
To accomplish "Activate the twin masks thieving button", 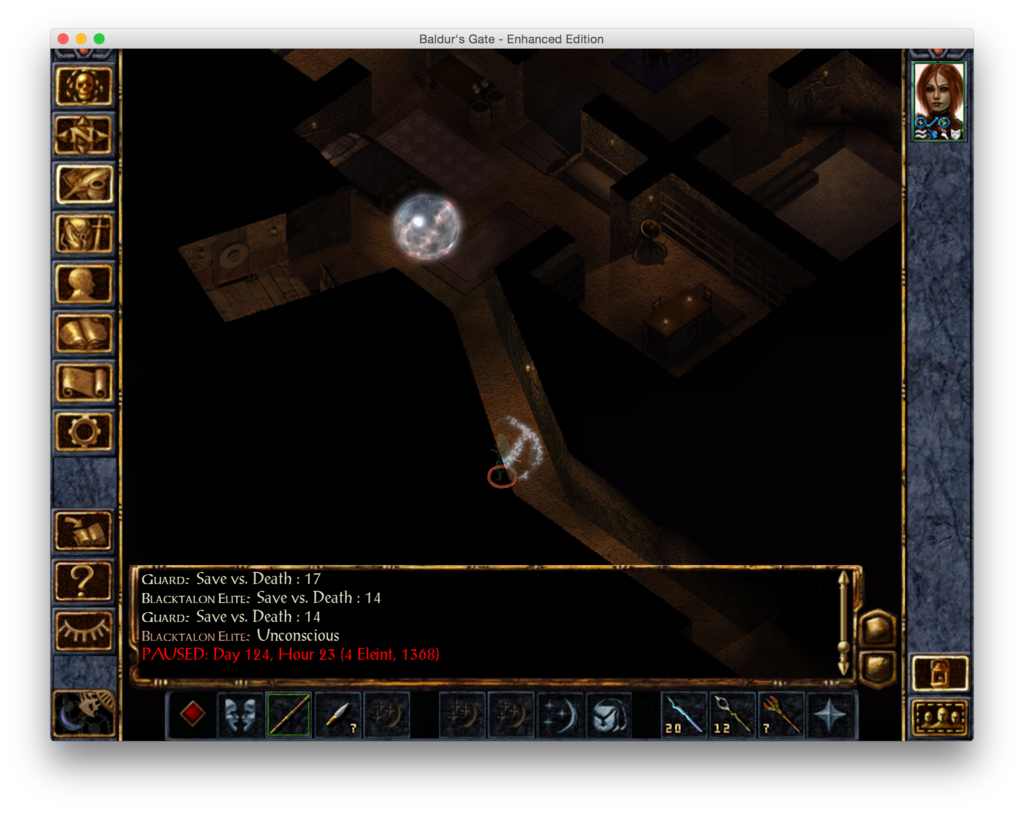I will tap(240, 715).
